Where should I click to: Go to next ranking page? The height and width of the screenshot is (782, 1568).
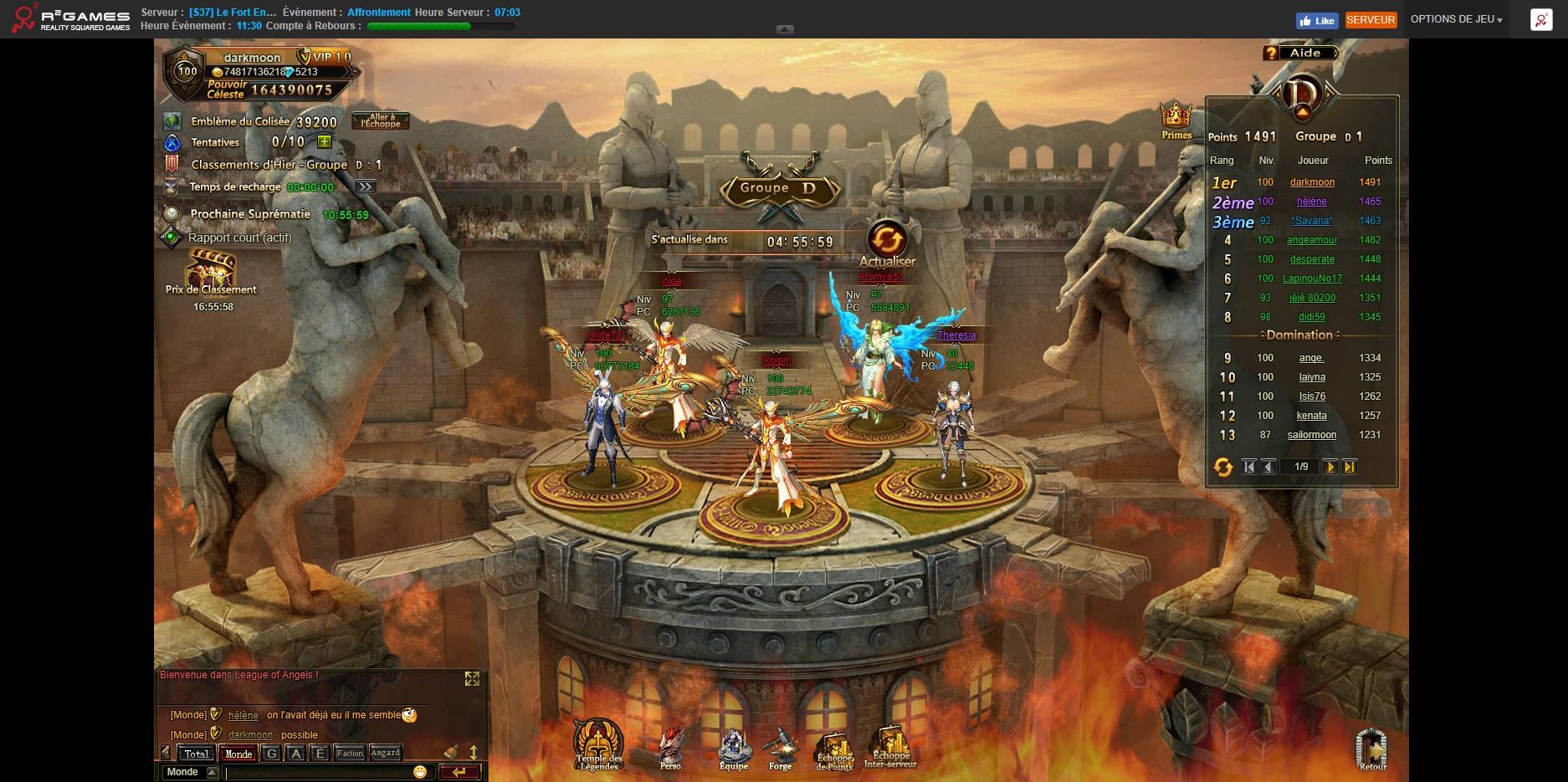point(1330,467)
